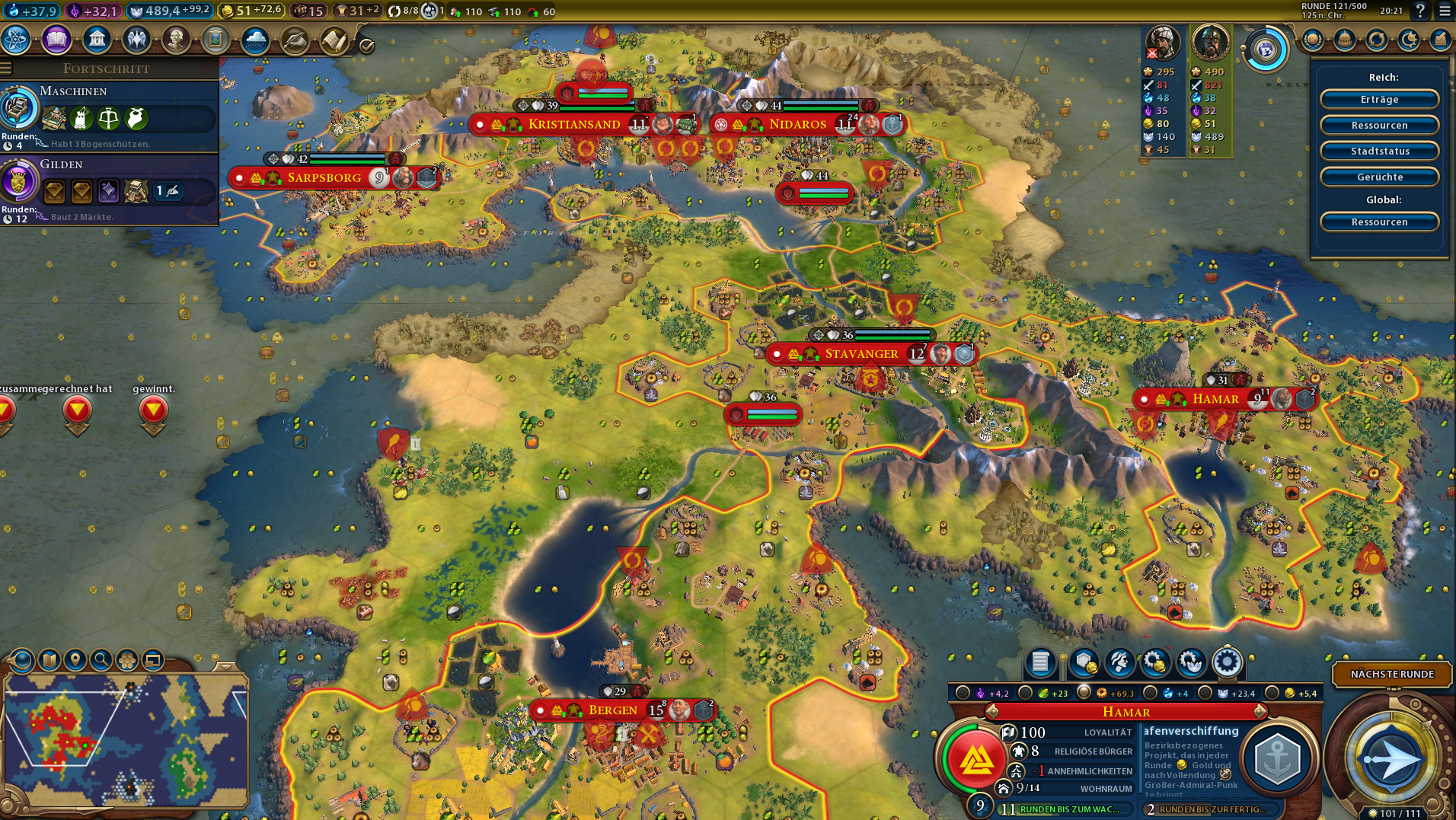Open the Erträge report
The image size is (1456, 820).
pos(1379,100)
